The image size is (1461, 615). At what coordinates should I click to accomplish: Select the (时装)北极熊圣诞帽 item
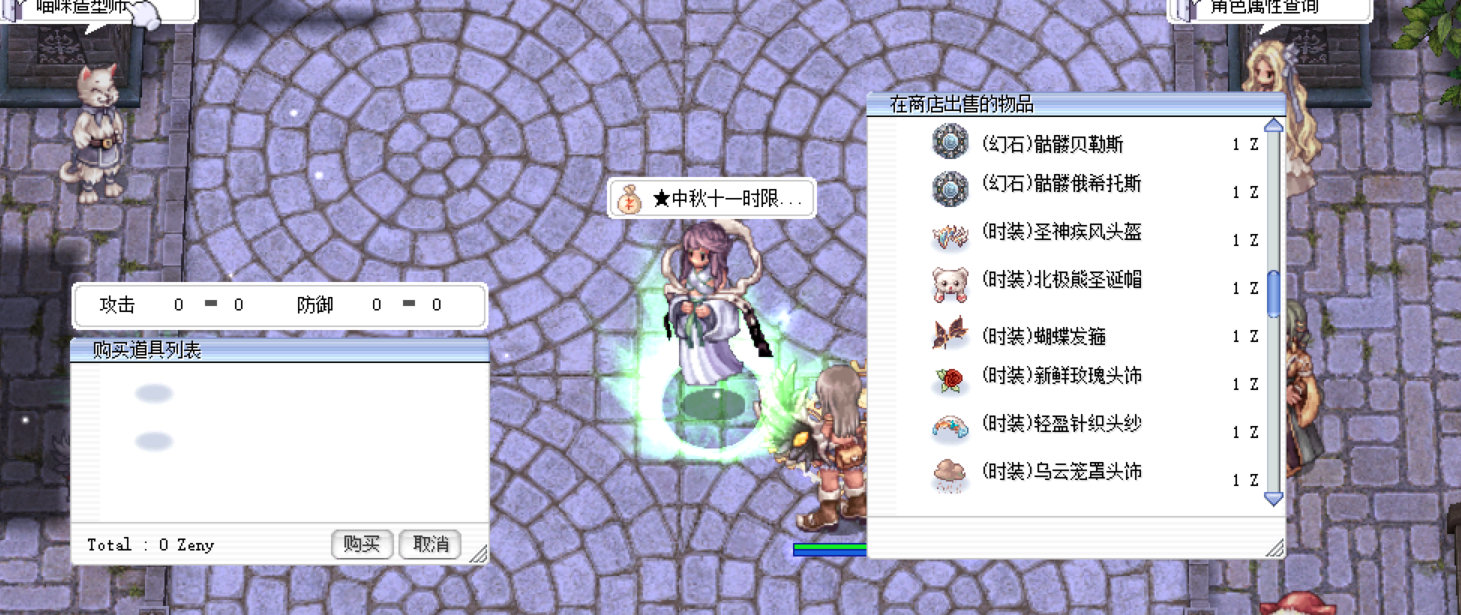[1060, 281]
